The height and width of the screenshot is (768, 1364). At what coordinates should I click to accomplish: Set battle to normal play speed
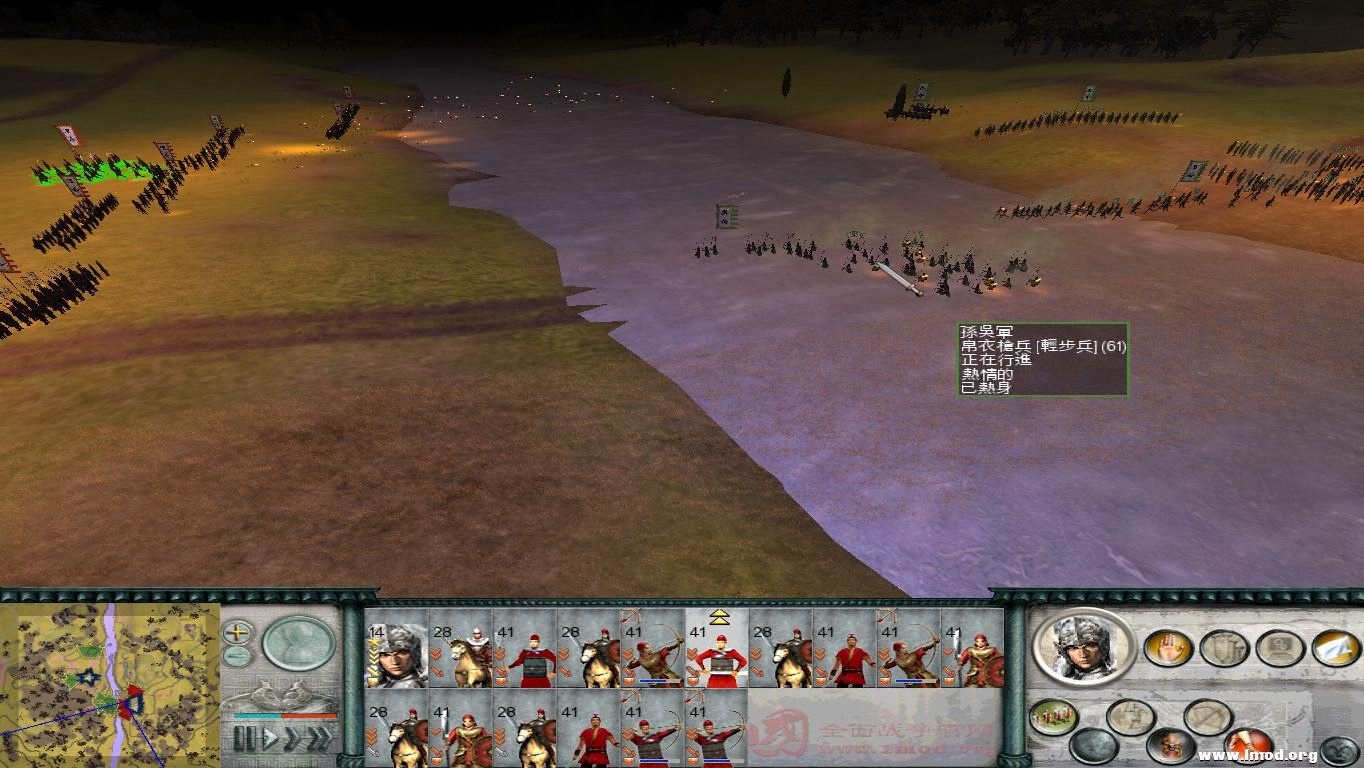coord(270,740)
